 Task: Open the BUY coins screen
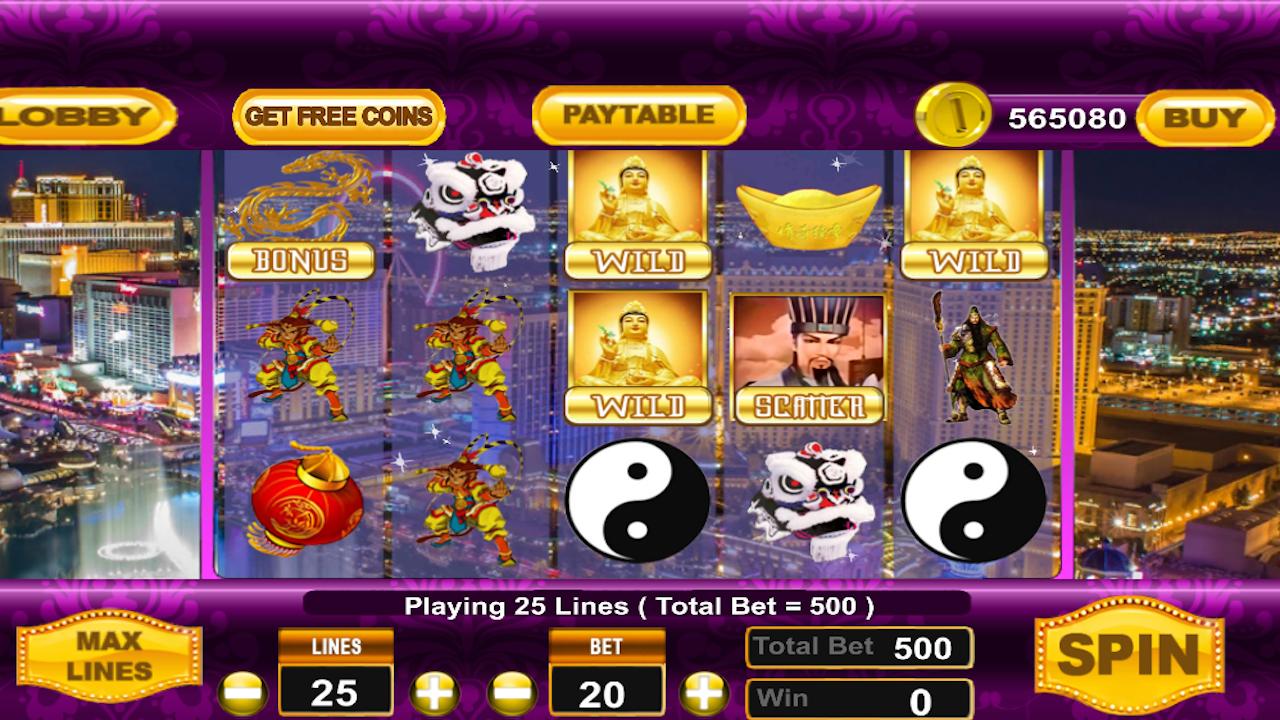click(1204, 117)
